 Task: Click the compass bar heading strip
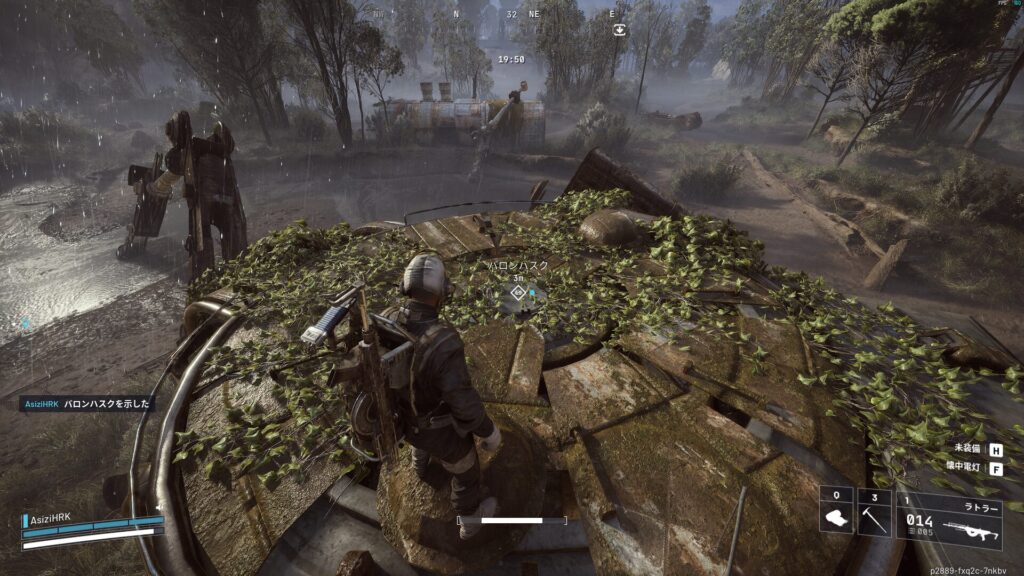click(512, 15)
